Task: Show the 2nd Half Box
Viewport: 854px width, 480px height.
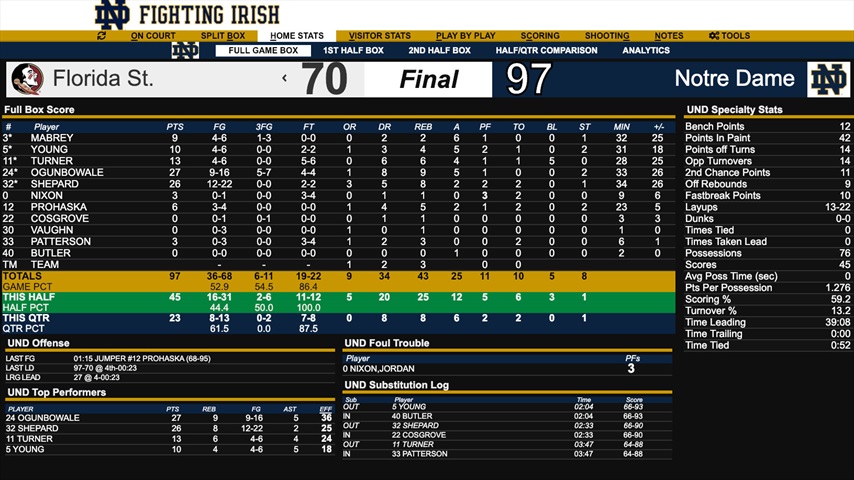Action: pyautogui.click(x=439, y=51)
